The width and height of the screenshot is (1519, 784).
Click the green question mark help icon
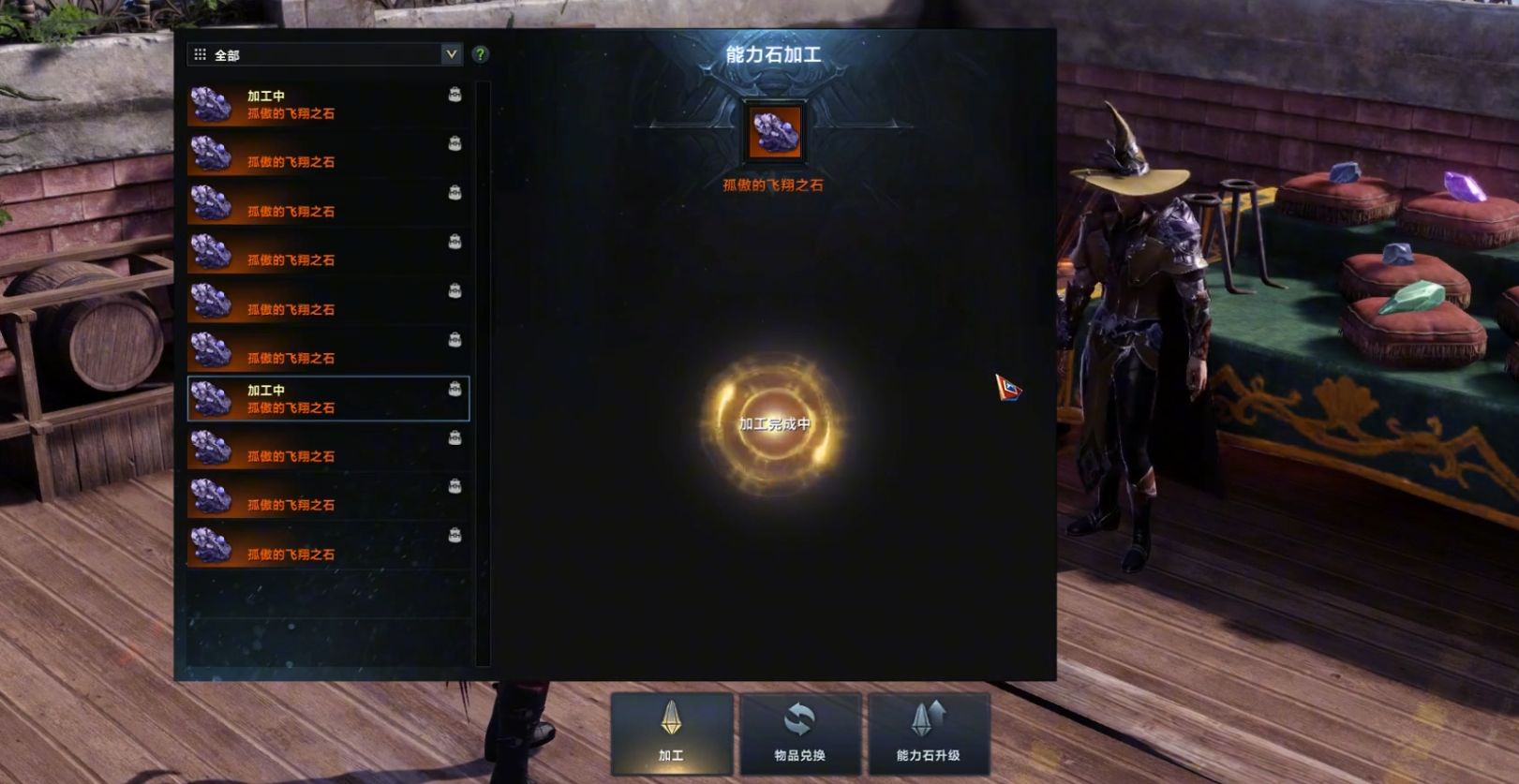pos(481,54)
